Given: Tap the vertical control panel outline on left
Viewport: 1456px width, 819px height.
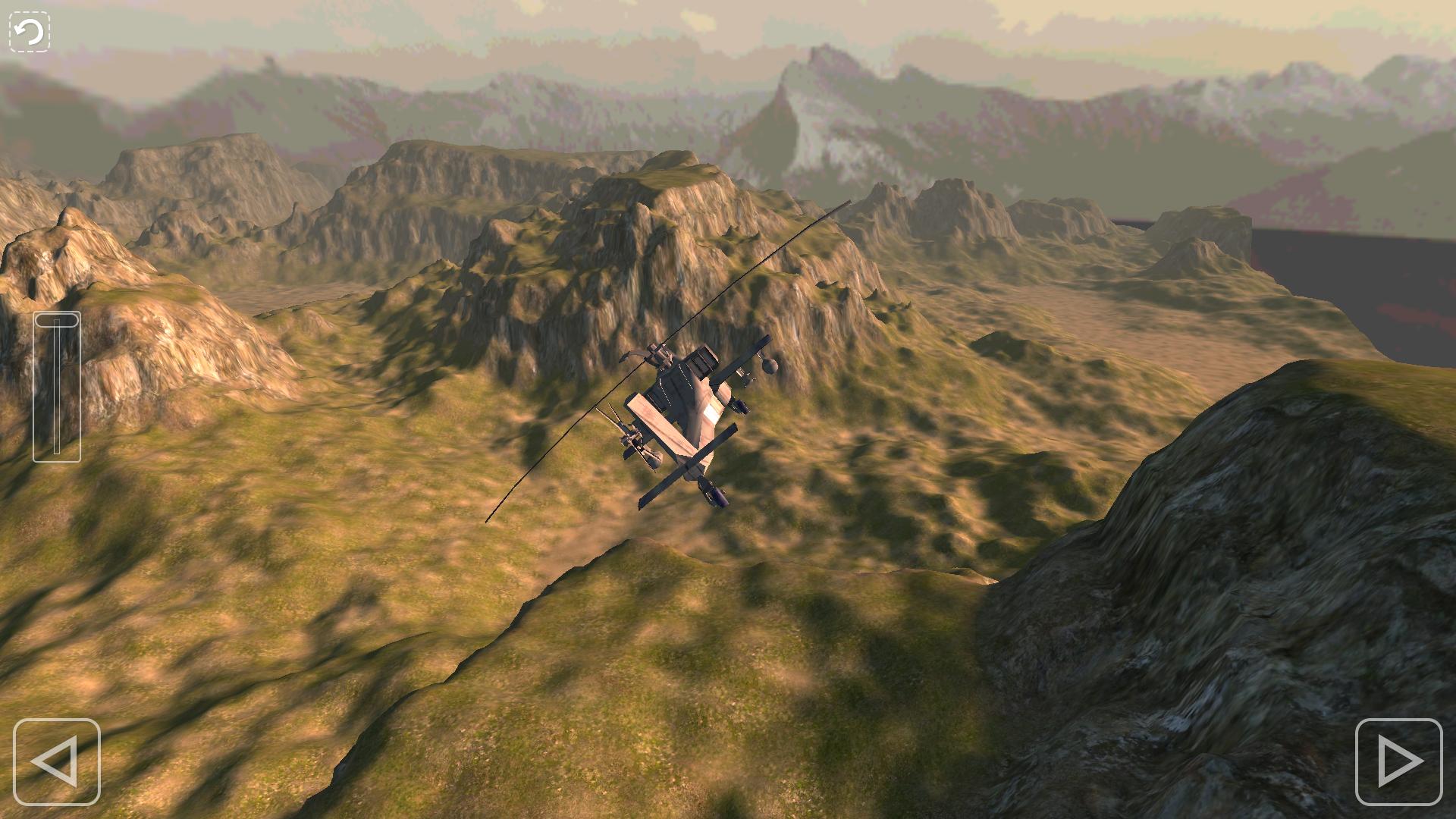Looking at the screenshot, I should [58, 387].
